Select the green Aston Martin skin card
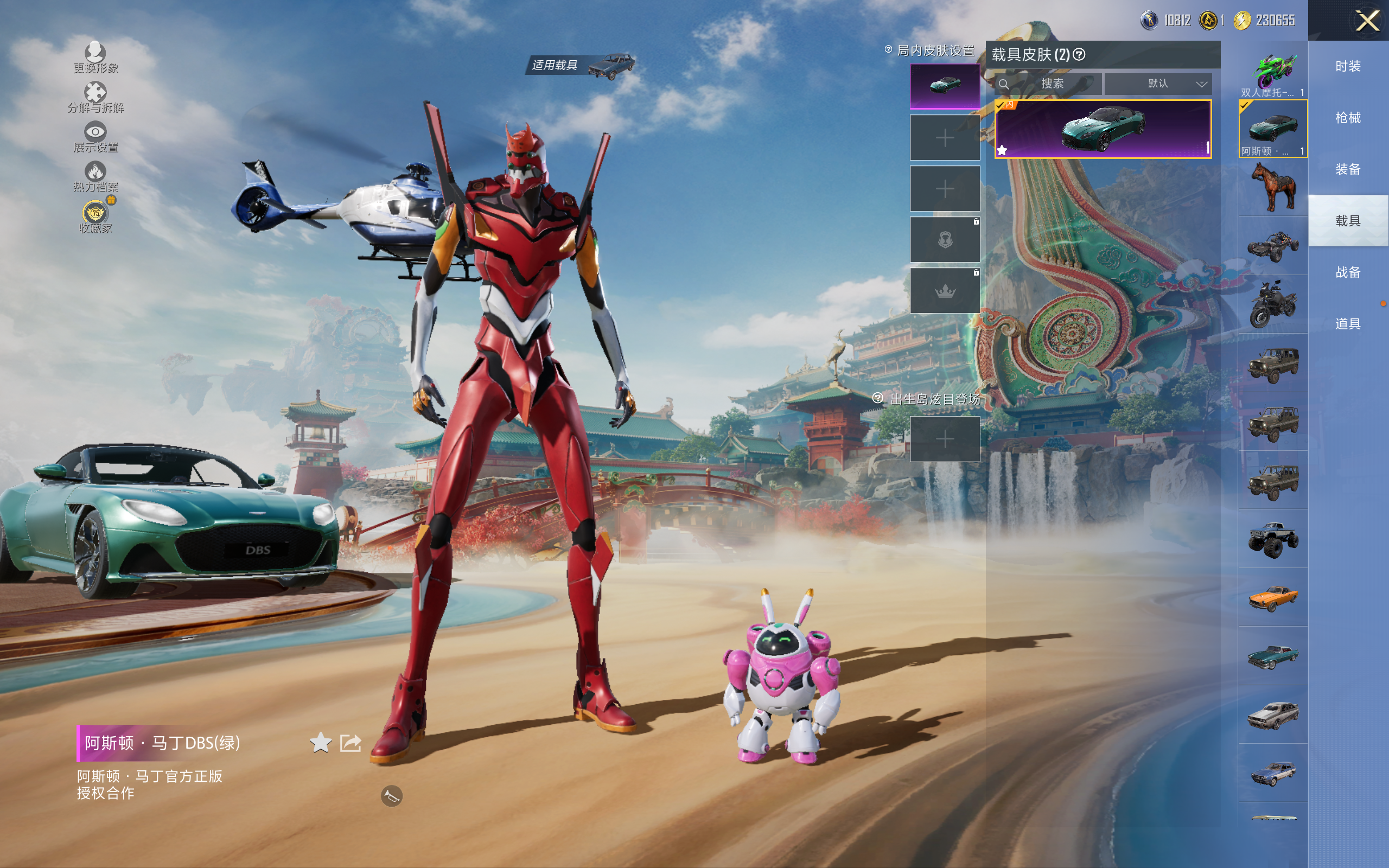 click(1103, 129)
